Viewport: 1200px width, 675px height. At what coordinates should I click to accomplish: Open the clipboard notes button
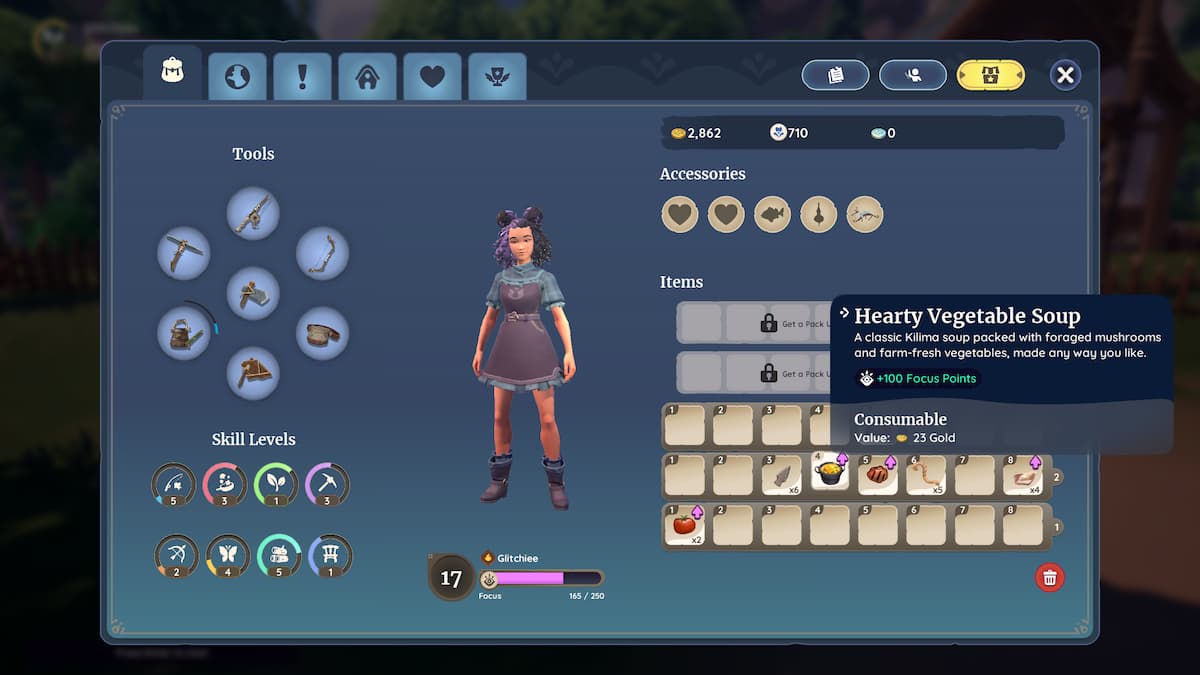click(835, 75)
